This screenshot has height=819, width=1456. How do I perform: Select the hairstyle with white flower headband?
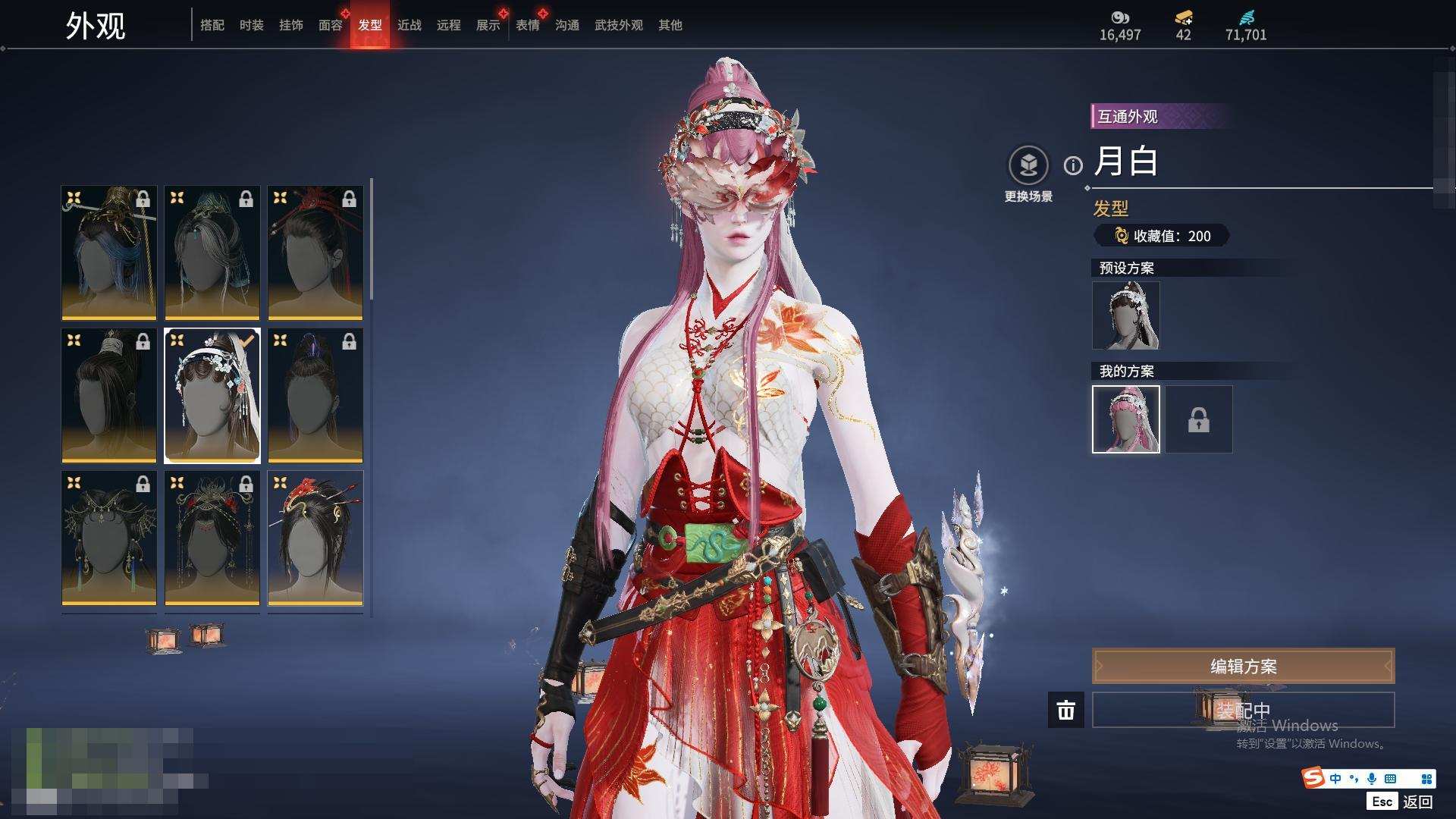click(x=212, y=395)
